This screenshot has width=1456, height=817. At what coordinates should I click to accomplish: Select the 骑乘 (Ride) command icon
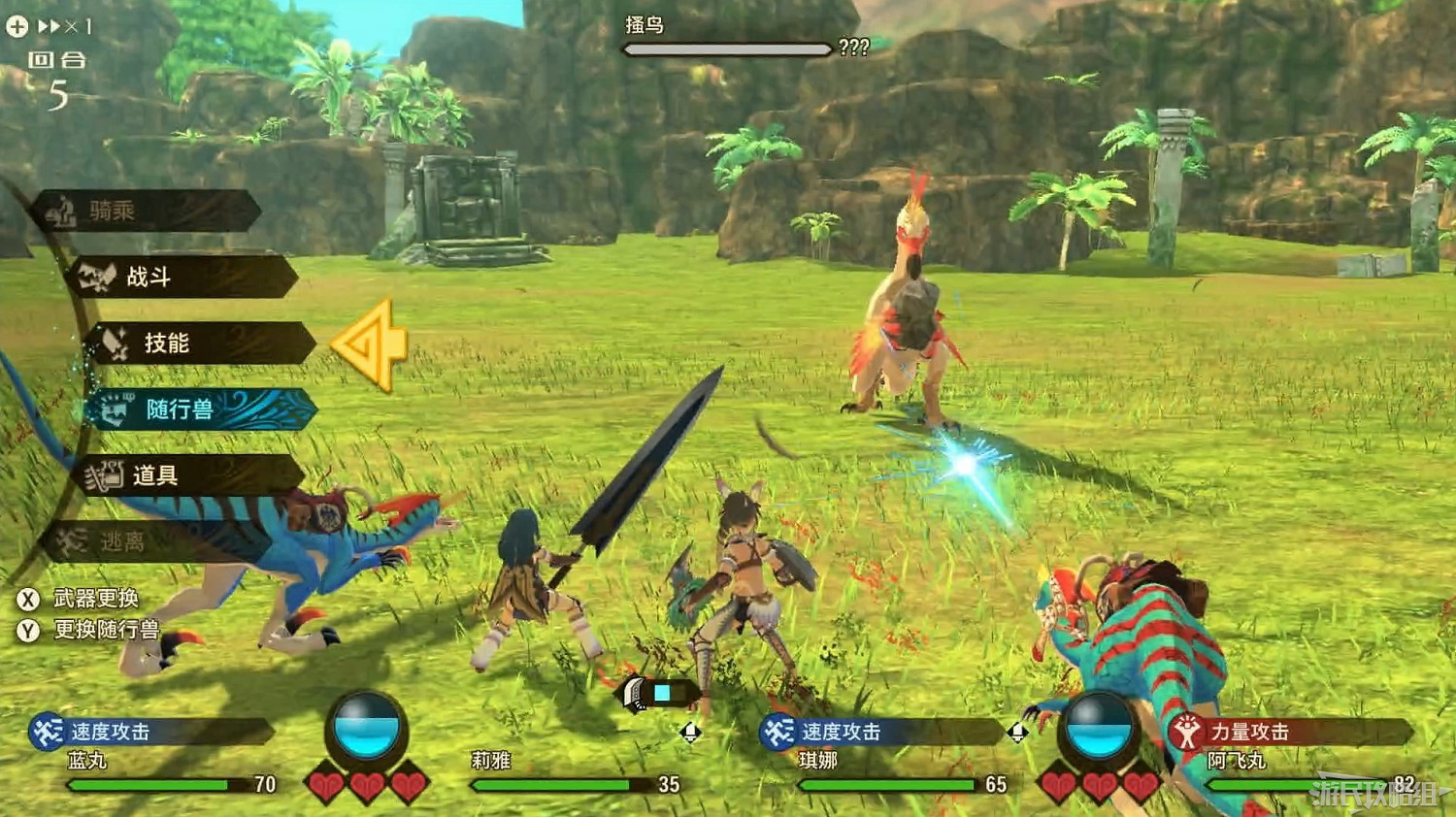coord(61,212)
